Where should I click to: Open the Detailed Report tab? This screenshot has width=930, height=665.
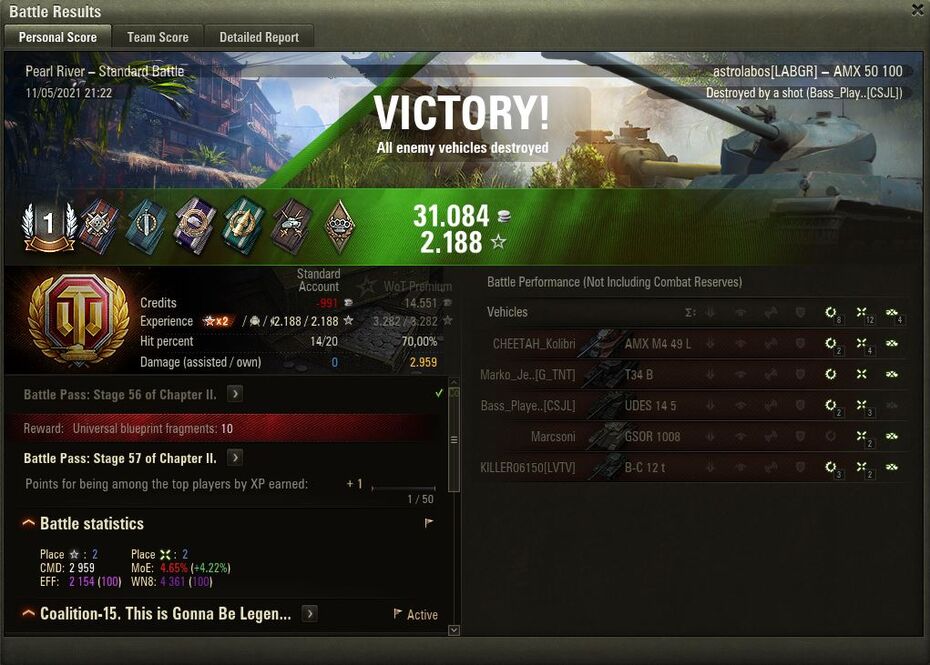pyautogui.click(x=259, y=37)
